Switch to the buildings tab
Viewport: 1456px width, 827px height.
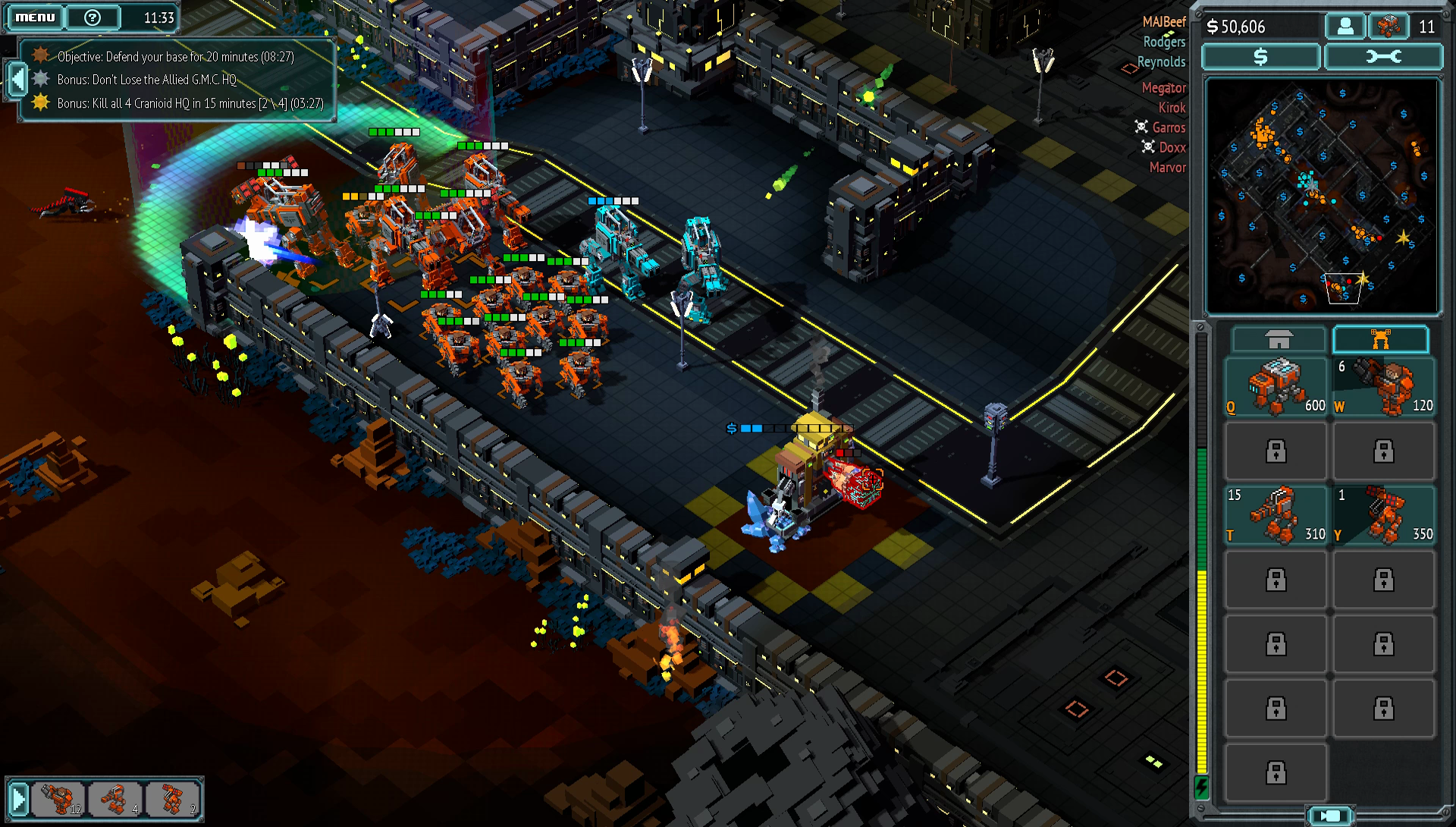click(x=1278, y=339)
